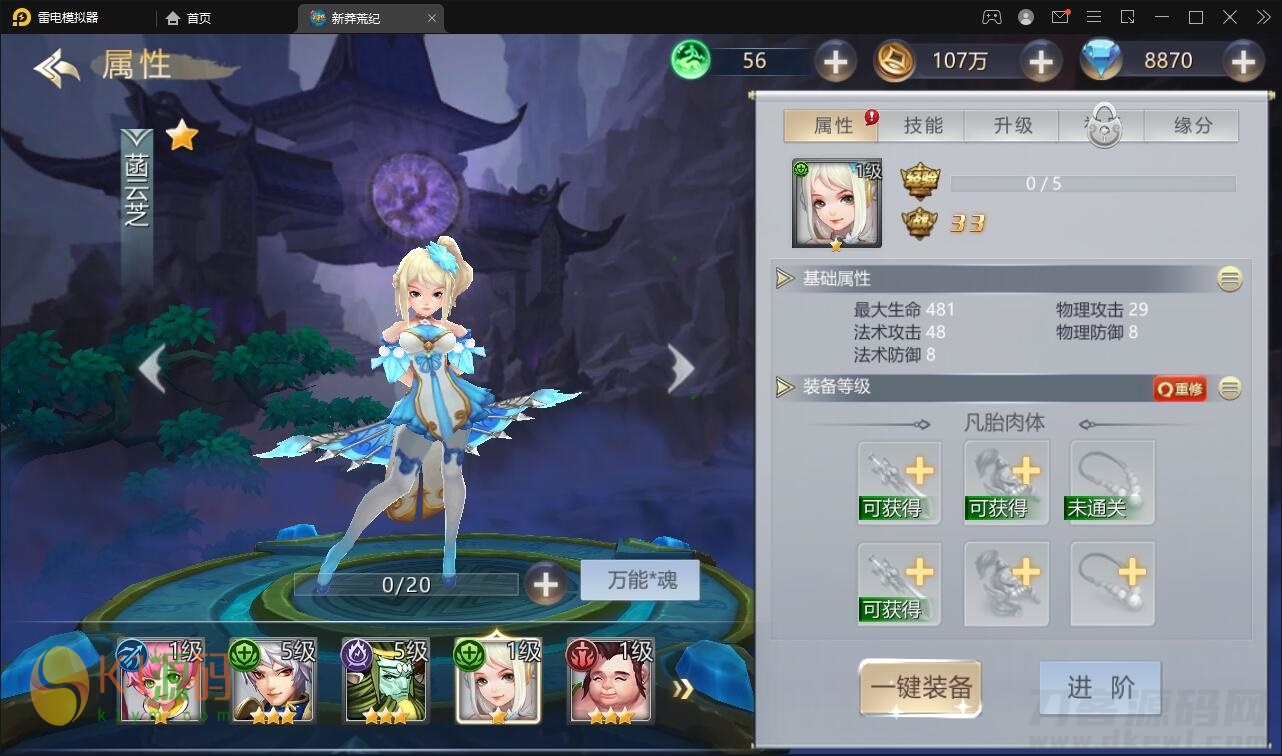Click the red 重修 button

(1180, 388)
